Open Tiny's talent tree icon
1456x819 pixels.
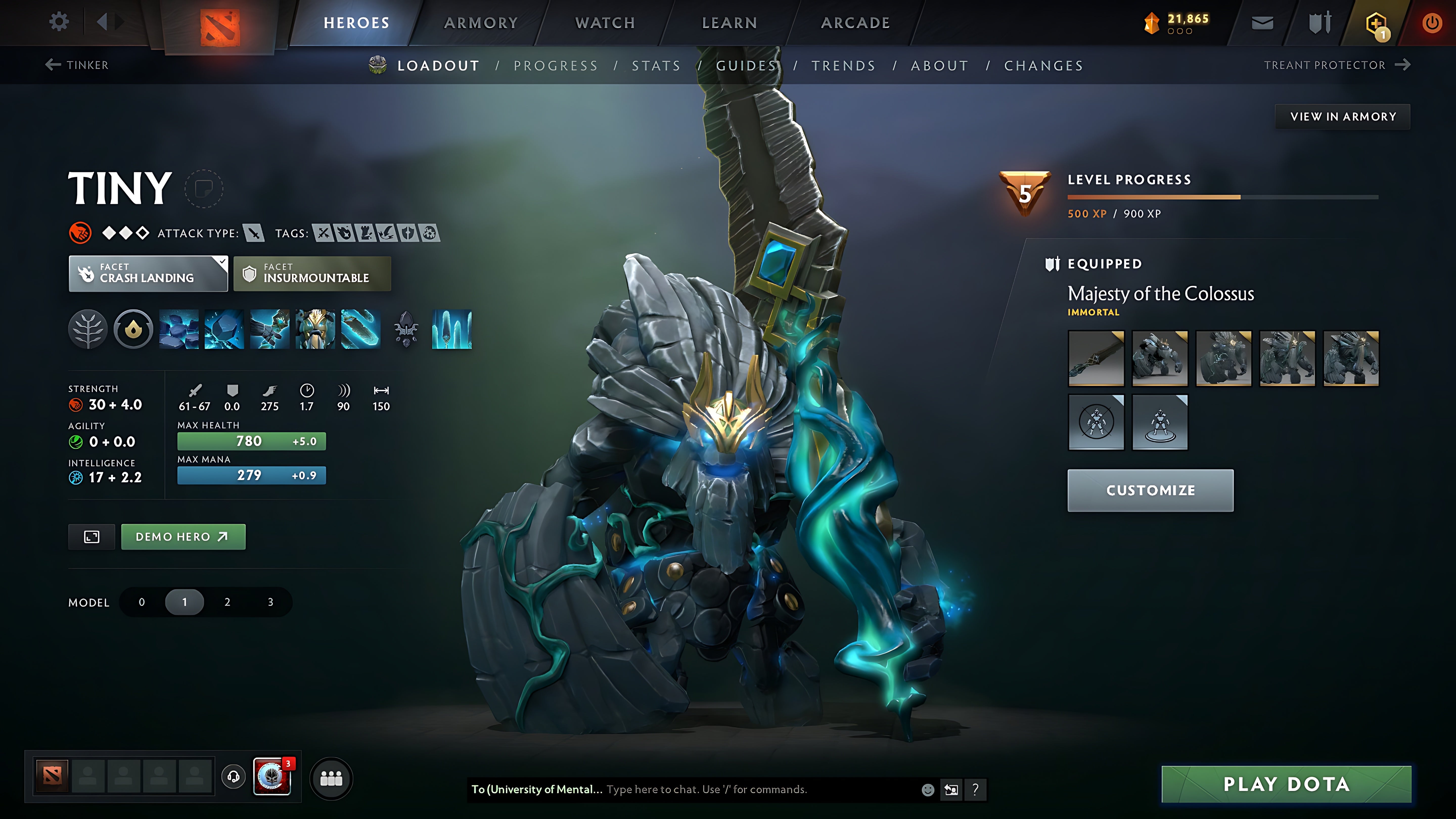click(x=88, y=330)
